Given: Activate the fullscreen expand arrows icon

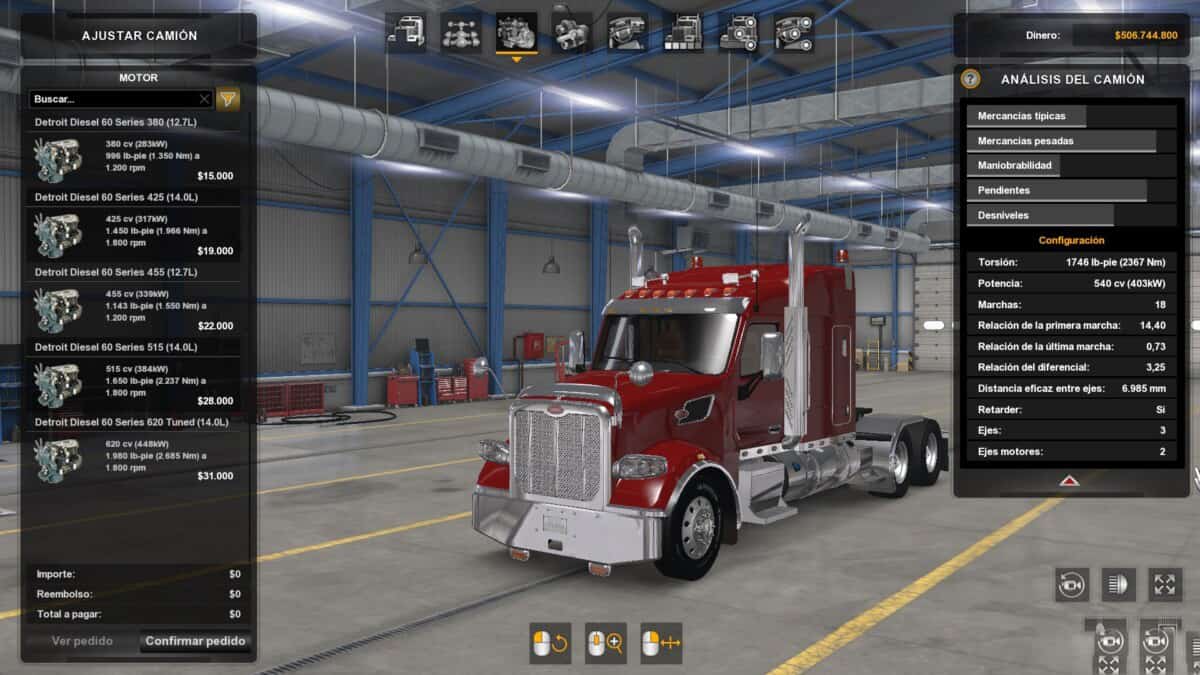Looking at the screenshot, I should pyautogui.click(x=1165, y=585).
